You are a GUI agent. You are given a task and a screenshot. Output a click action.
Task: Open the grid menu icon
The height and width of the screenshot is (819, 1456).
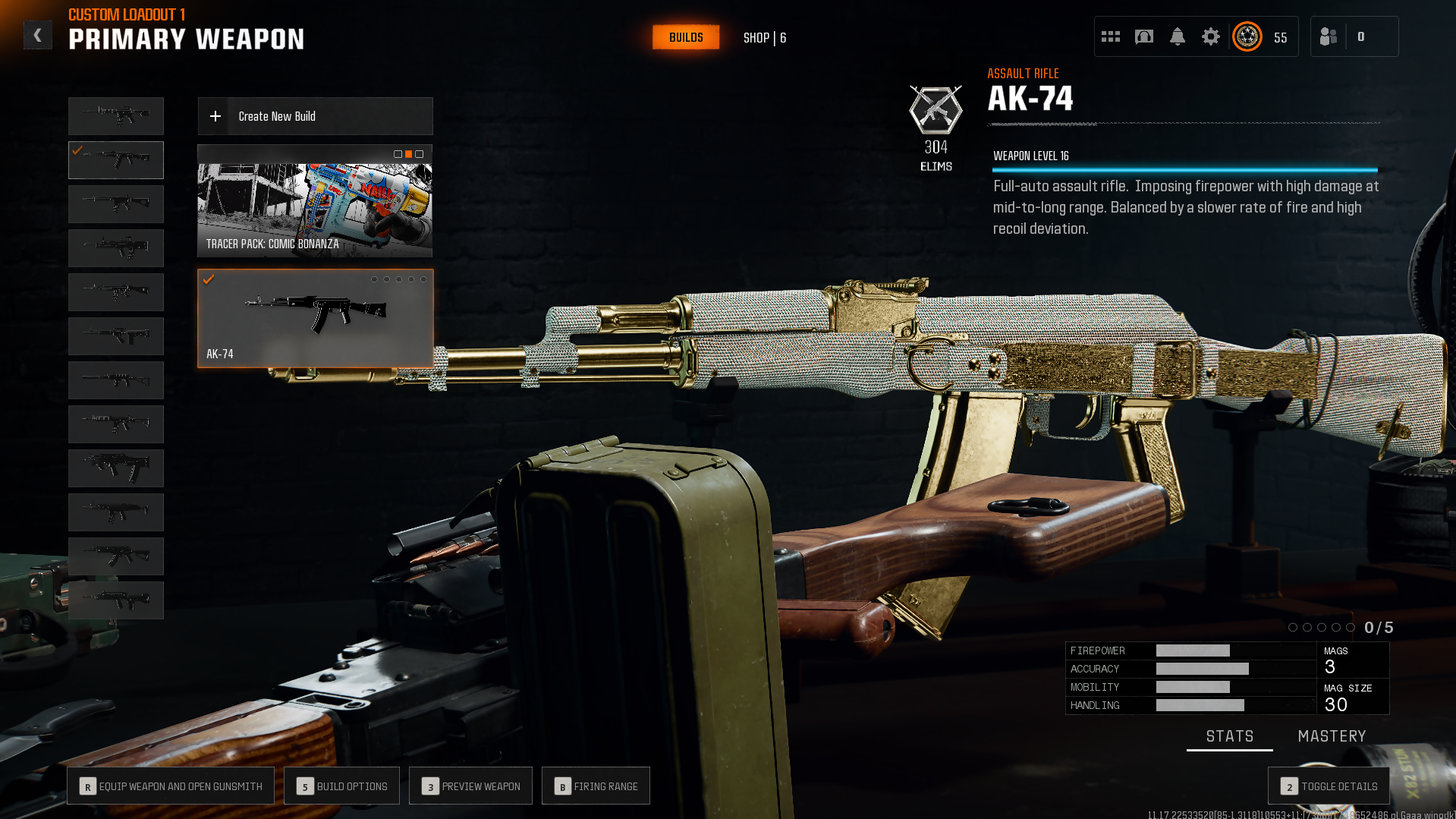(1111, 36)
